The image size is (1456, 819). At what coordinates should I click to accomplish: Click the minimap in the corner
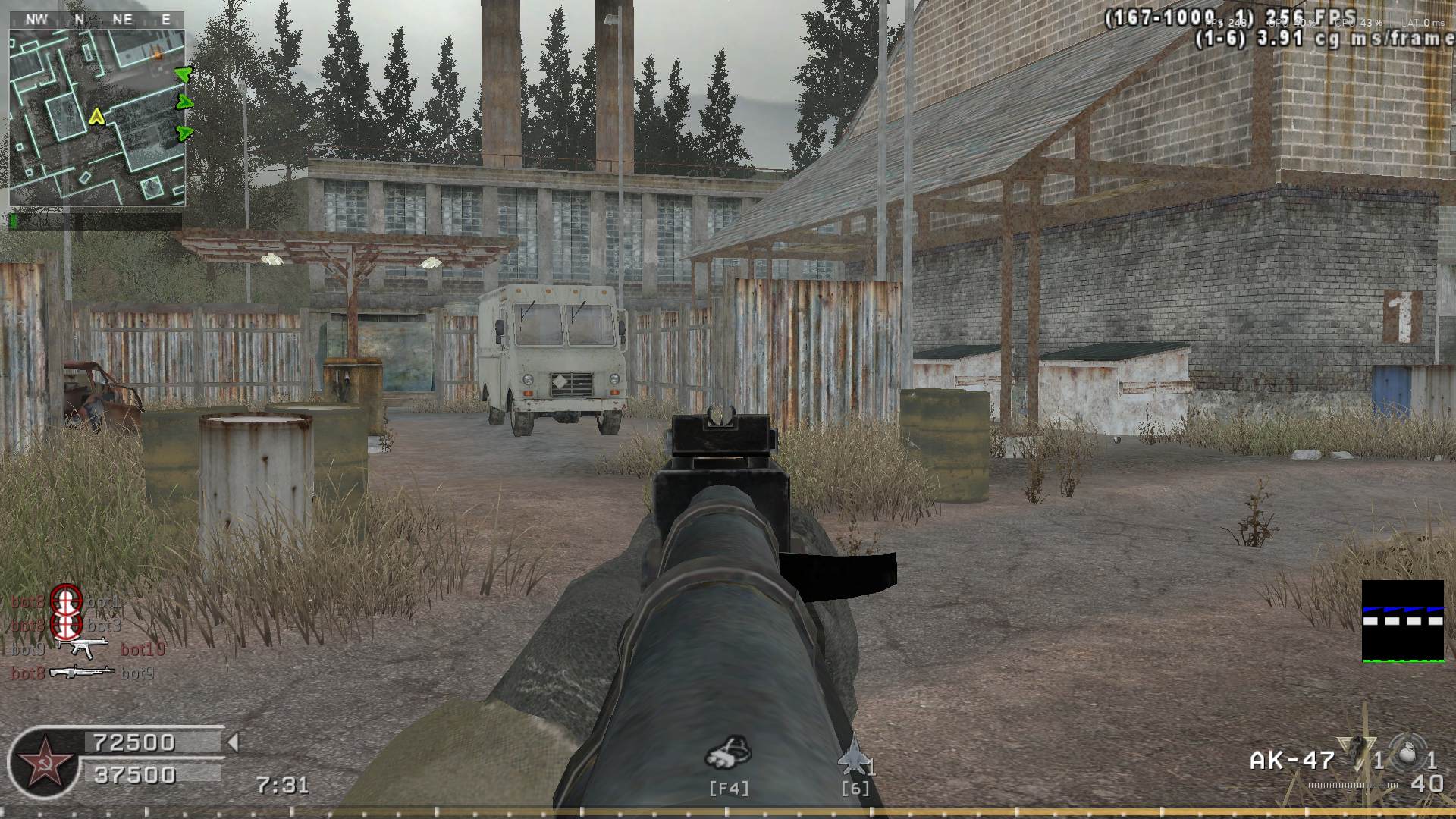tap(97, 118)
